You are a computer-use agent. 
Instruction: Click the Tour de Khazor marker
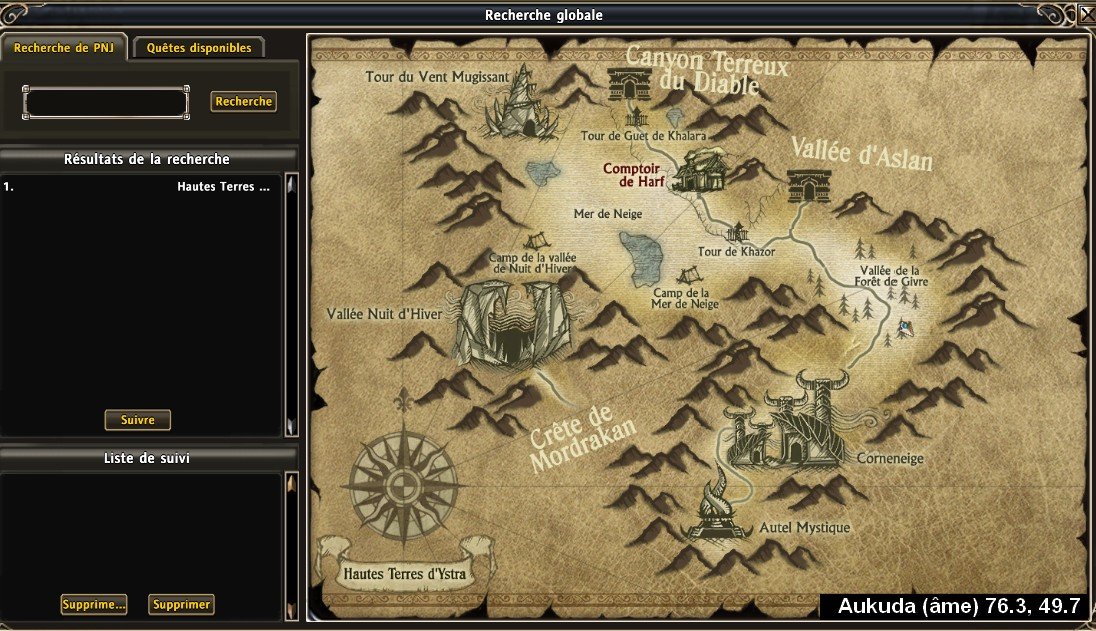pos(737,235)
